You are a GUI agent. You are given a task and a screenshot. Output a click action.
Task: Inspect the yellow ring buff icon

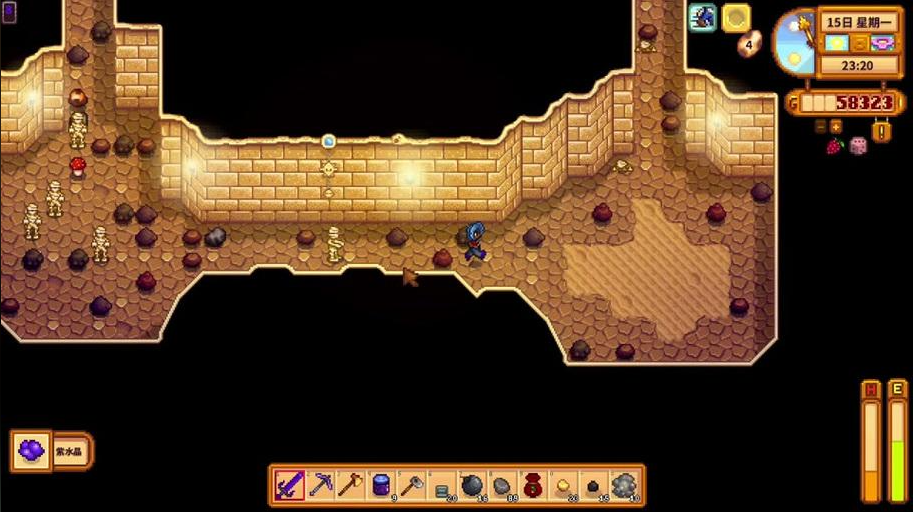tap(737, 17)
